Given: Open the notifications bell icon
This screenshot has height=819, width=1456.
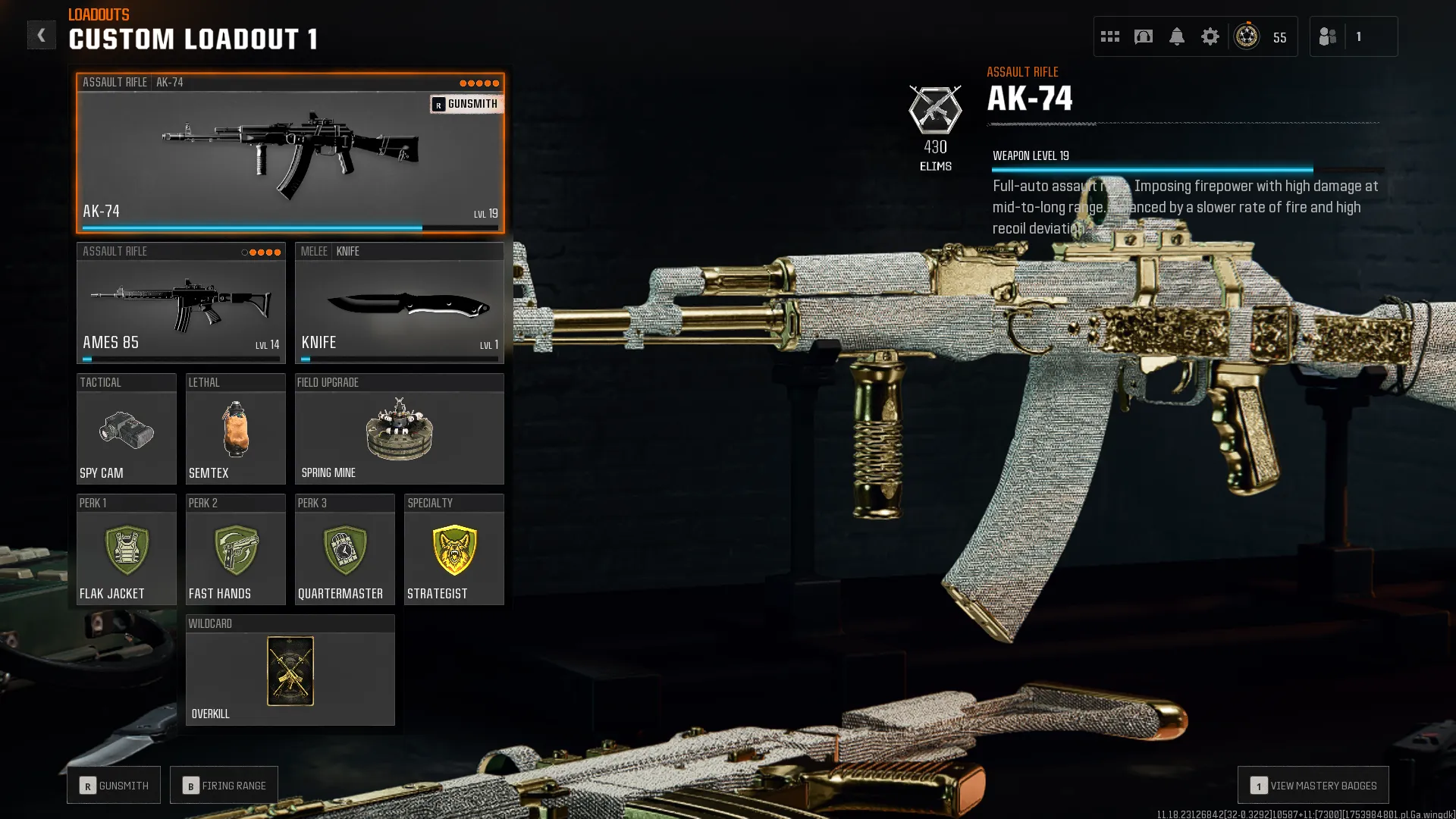Looking at the screenshot, I should [x=1176, y=36].
